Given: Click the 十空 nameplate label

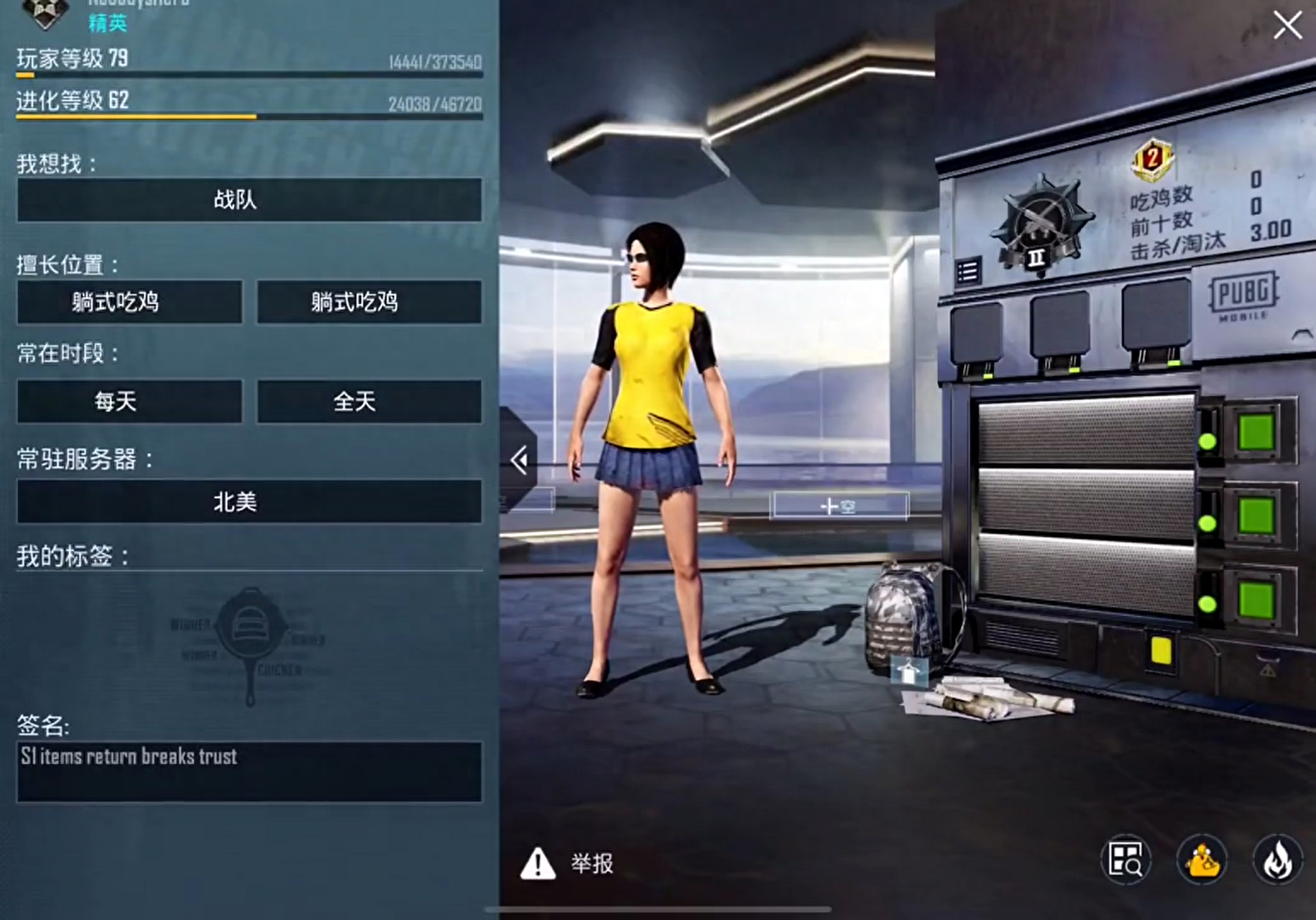Looking at the screenshot, I should click(839, 504).
